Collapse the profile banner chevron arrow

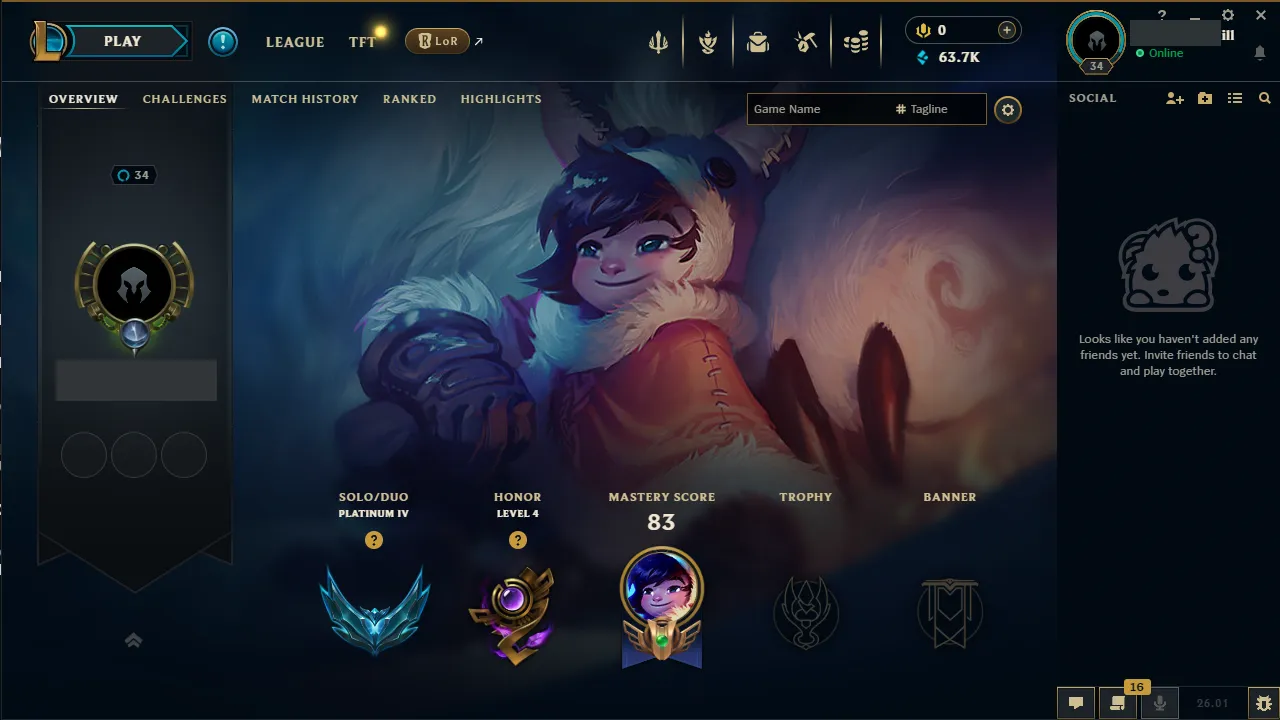[134, 640]
